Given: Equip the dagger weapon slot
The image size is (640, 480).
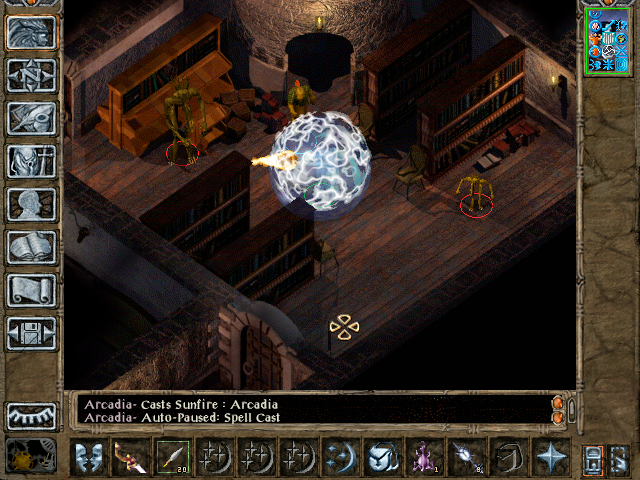Looking at the screenshot, I should pos(131,457).
